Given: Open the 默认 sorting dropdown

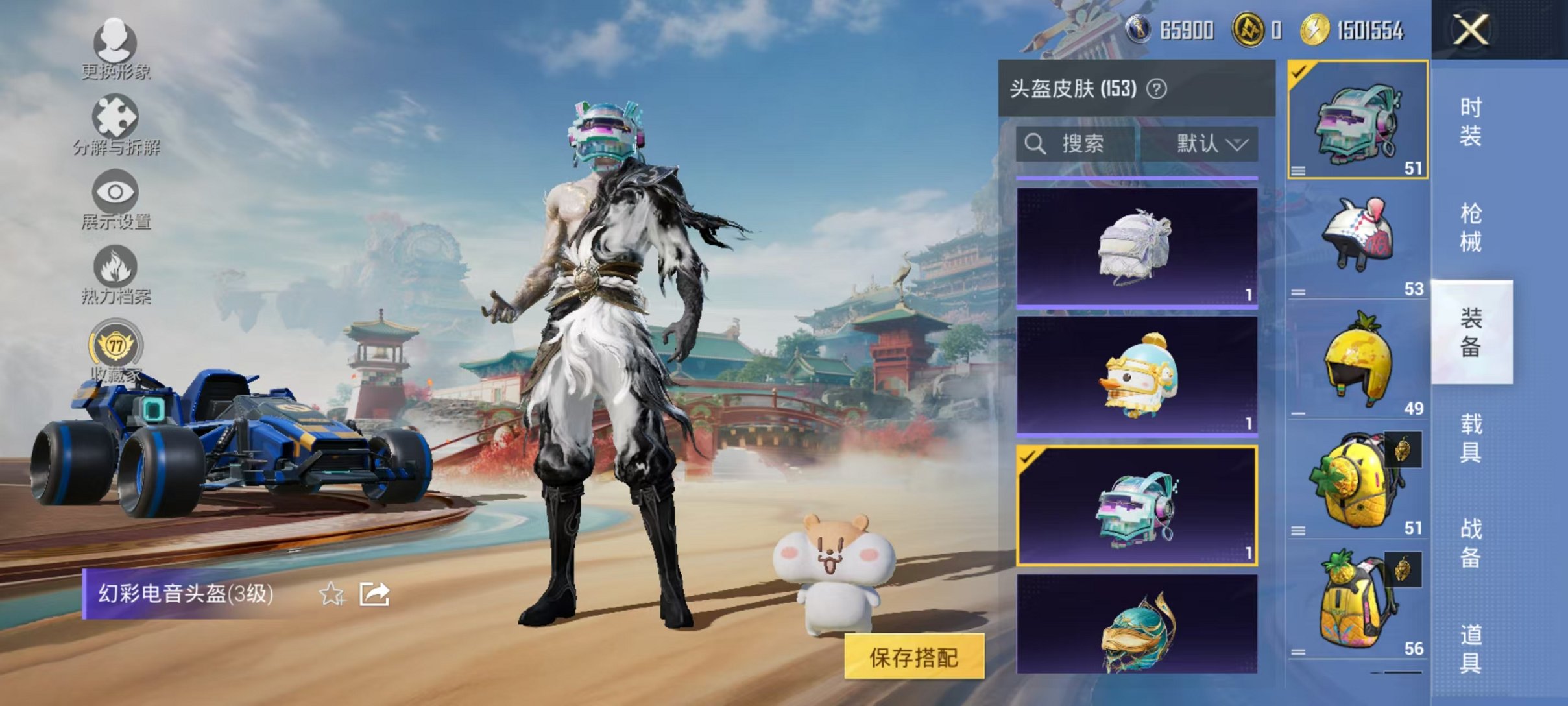Looking at the screenshot, I should 1212,144.
